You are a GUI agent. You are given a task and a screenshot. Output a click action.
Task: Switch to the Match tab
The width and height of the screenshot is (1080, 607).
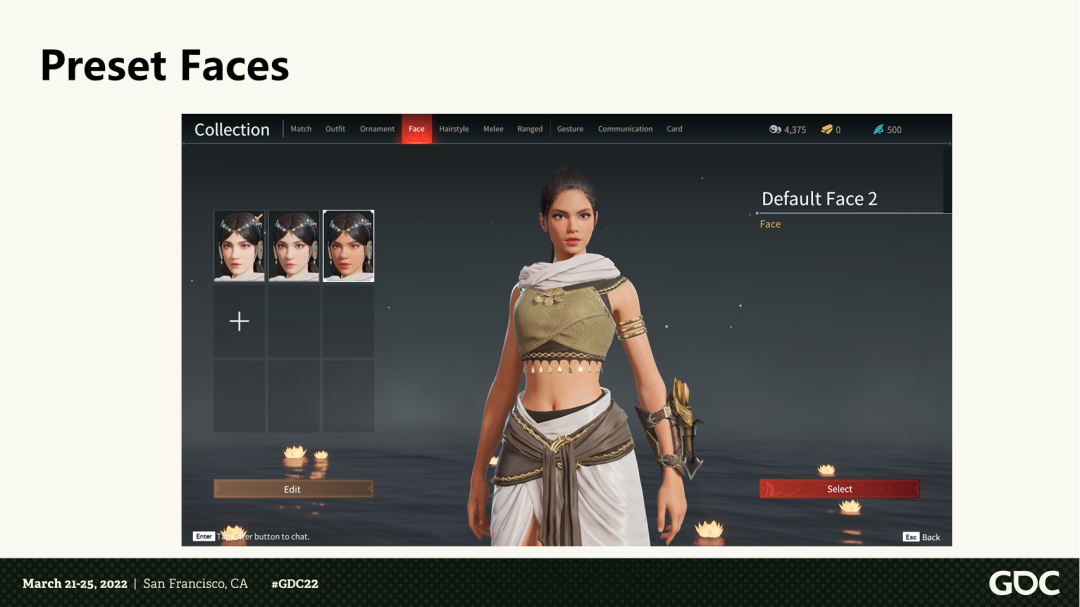coord(301,129)
